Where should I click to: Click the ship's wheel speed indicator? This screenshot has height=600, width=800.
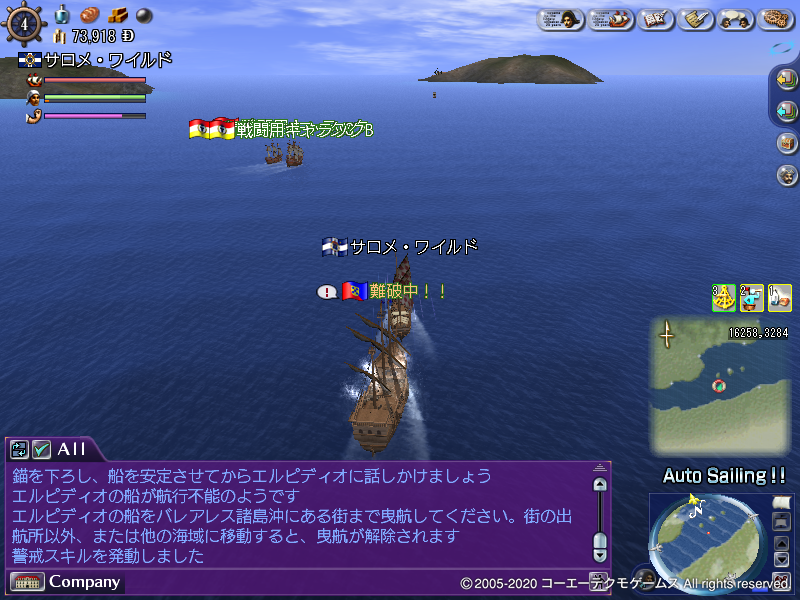24,23
